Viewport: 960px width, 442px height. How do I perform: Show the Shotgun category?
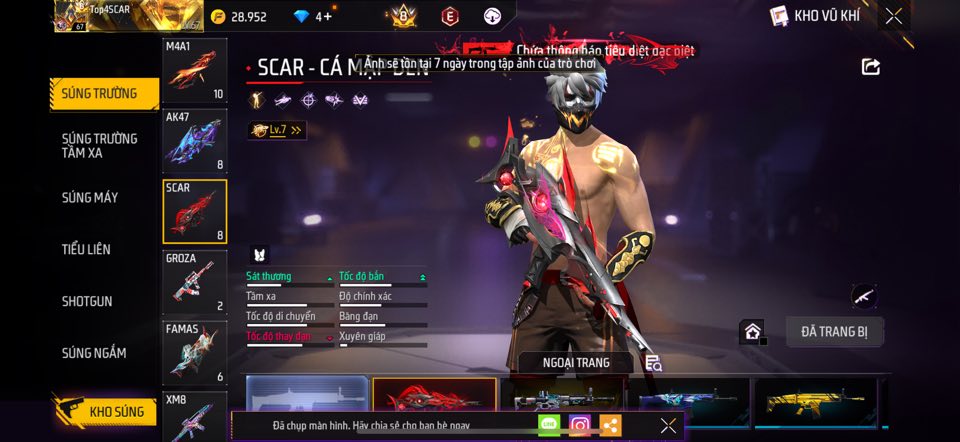point(87,301)
